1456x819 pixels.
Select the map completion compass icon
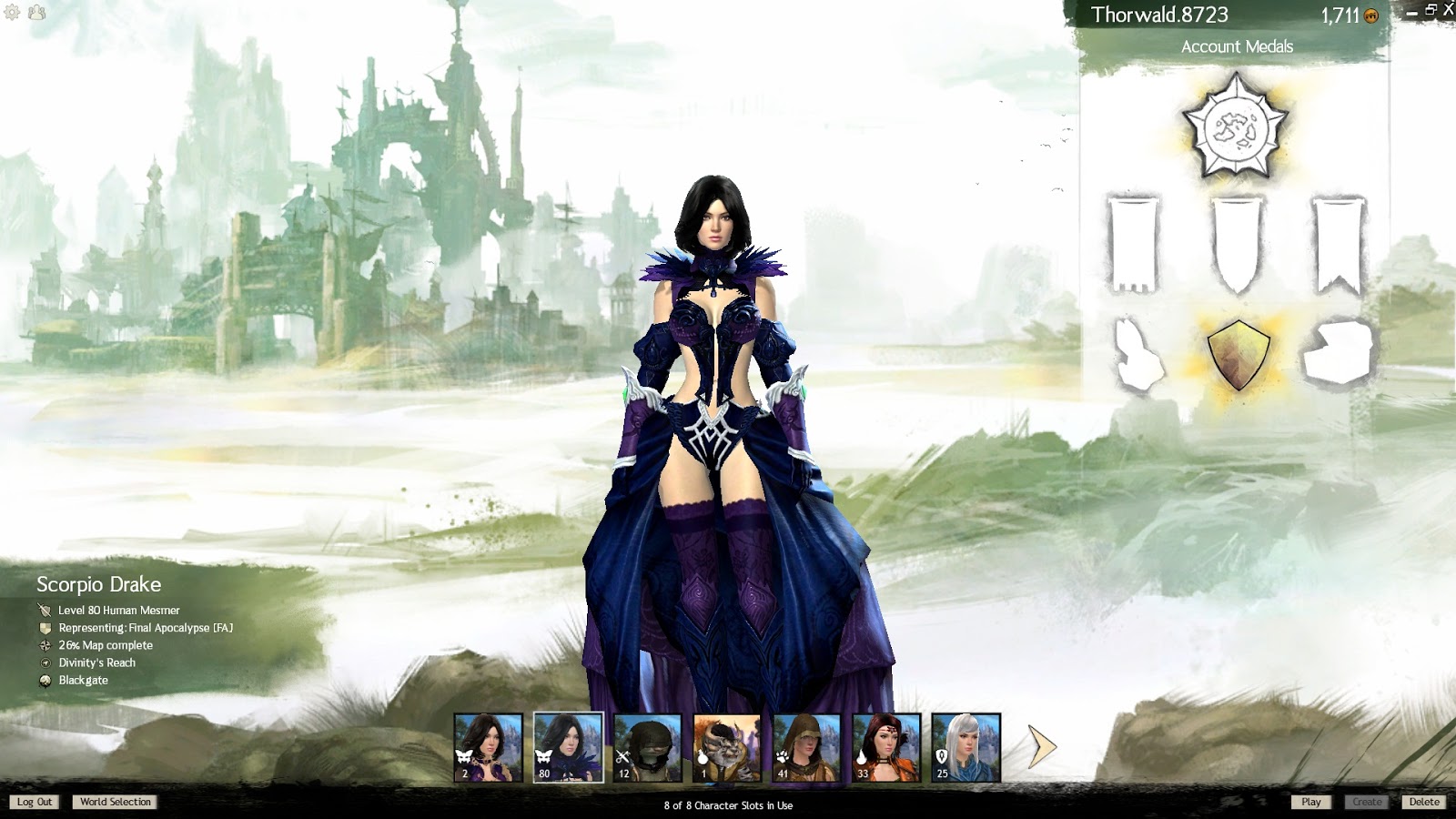43,645
